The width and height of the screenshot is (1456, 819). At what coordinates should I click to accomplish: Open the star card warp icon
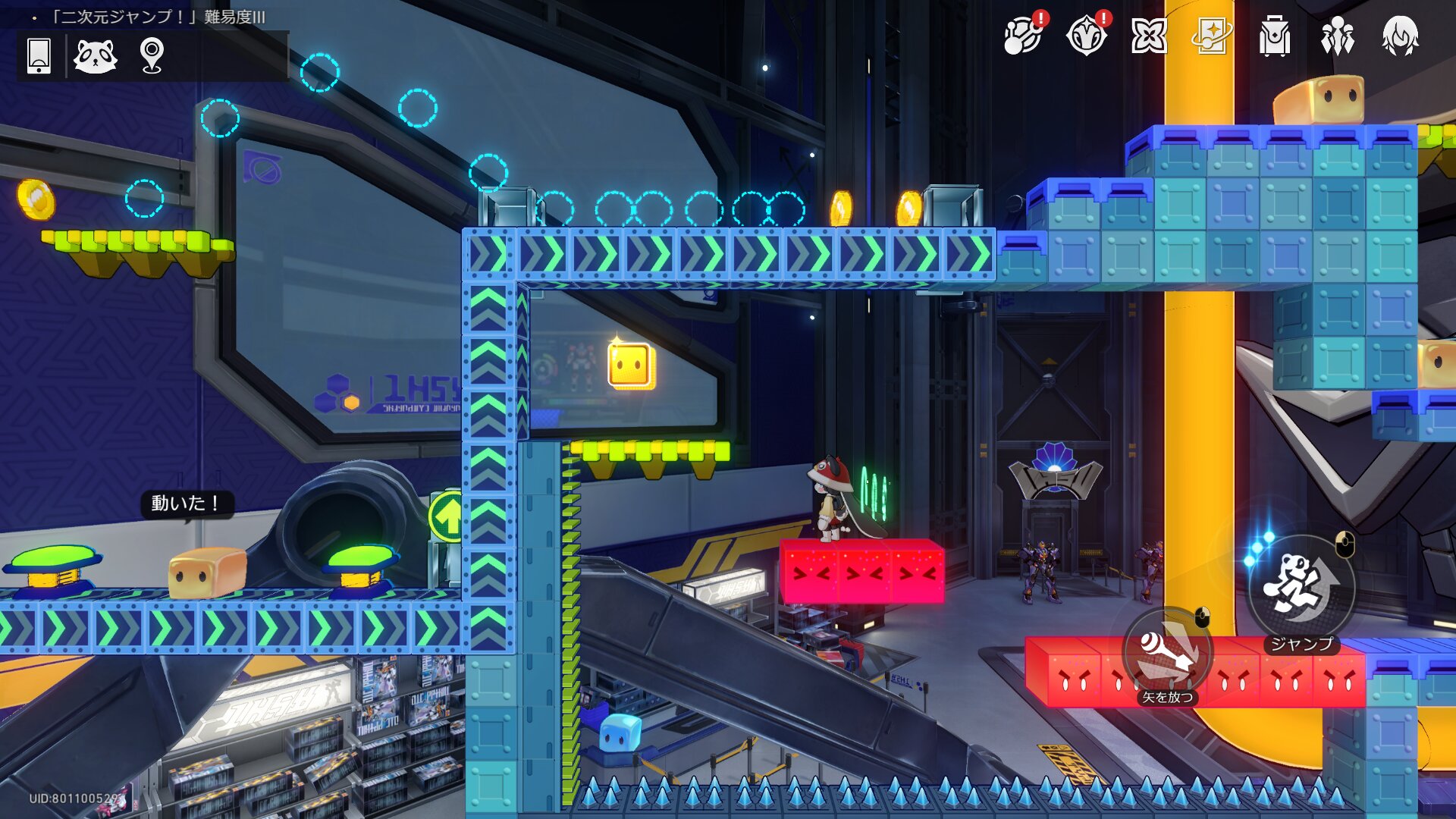pos(1211,36)
